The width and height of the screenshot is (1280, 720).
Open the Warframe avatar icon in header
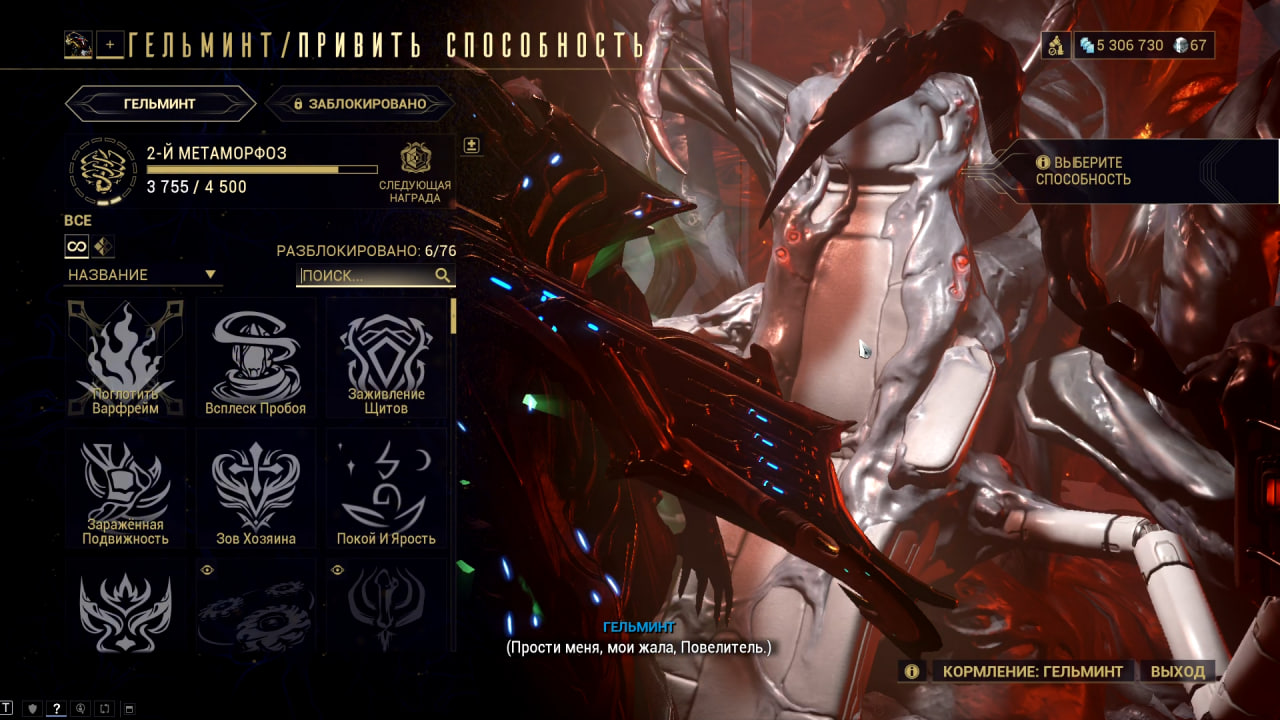point(78,44)
